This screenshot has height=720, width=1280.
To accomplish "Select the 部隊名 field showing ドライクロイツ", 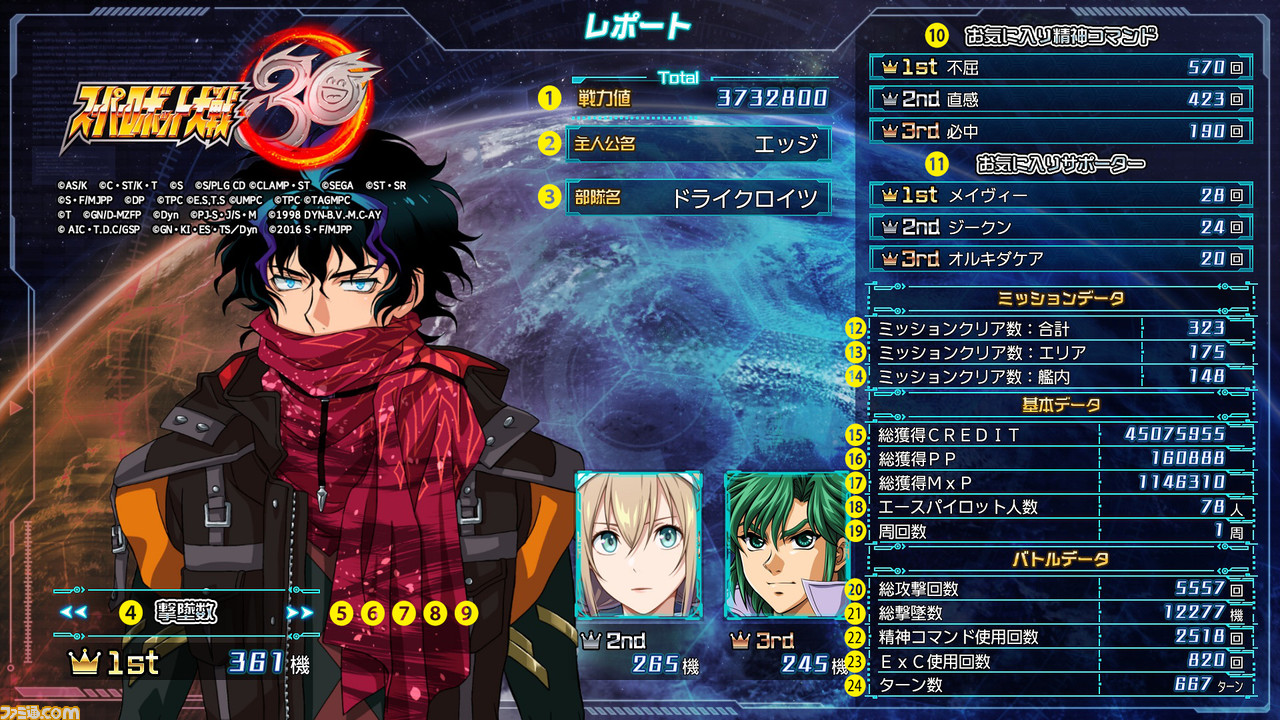I will [x=698, y=197].
